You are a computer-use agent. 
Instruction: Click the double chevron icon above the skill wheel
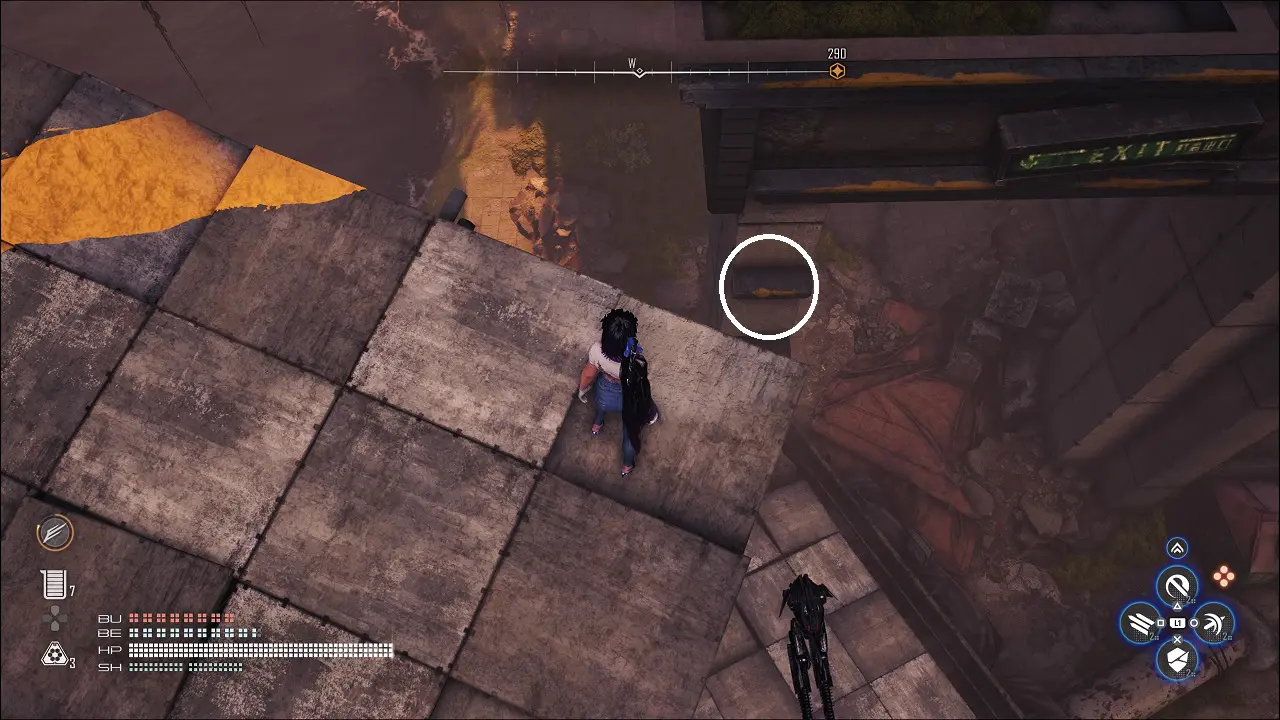(x=1177, y=547)
